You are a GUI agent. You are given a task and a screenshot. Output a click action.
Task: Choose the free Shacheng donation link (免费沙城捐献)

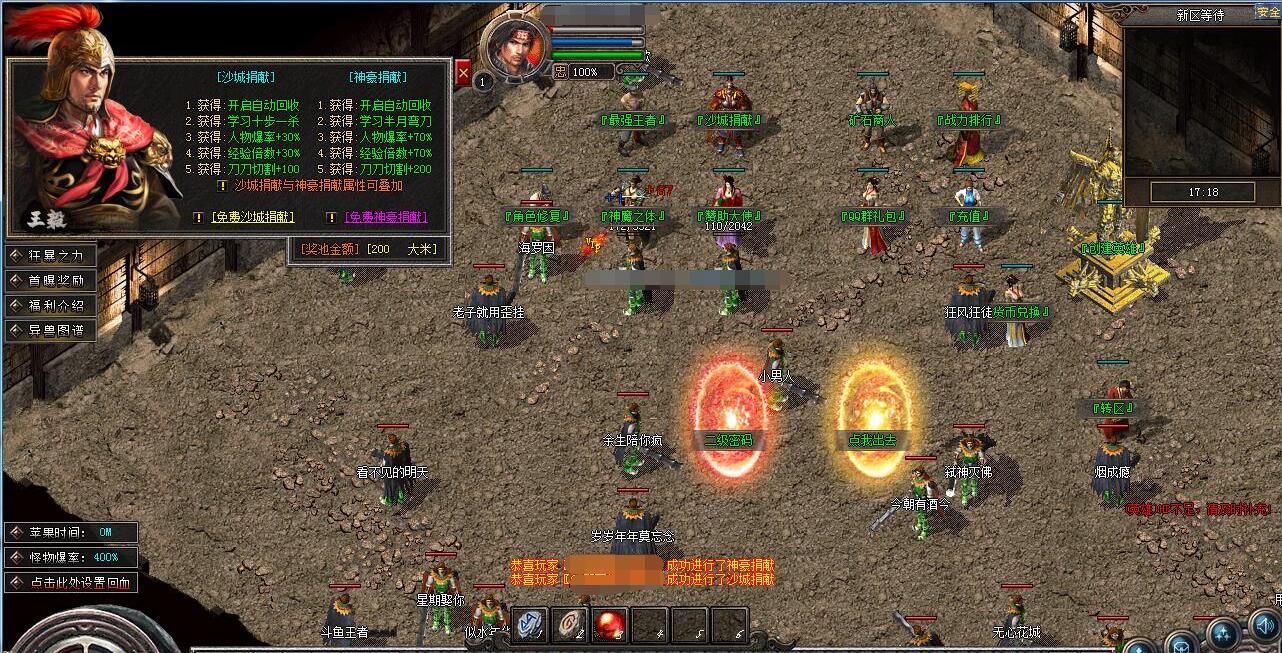tap(253, 217)
